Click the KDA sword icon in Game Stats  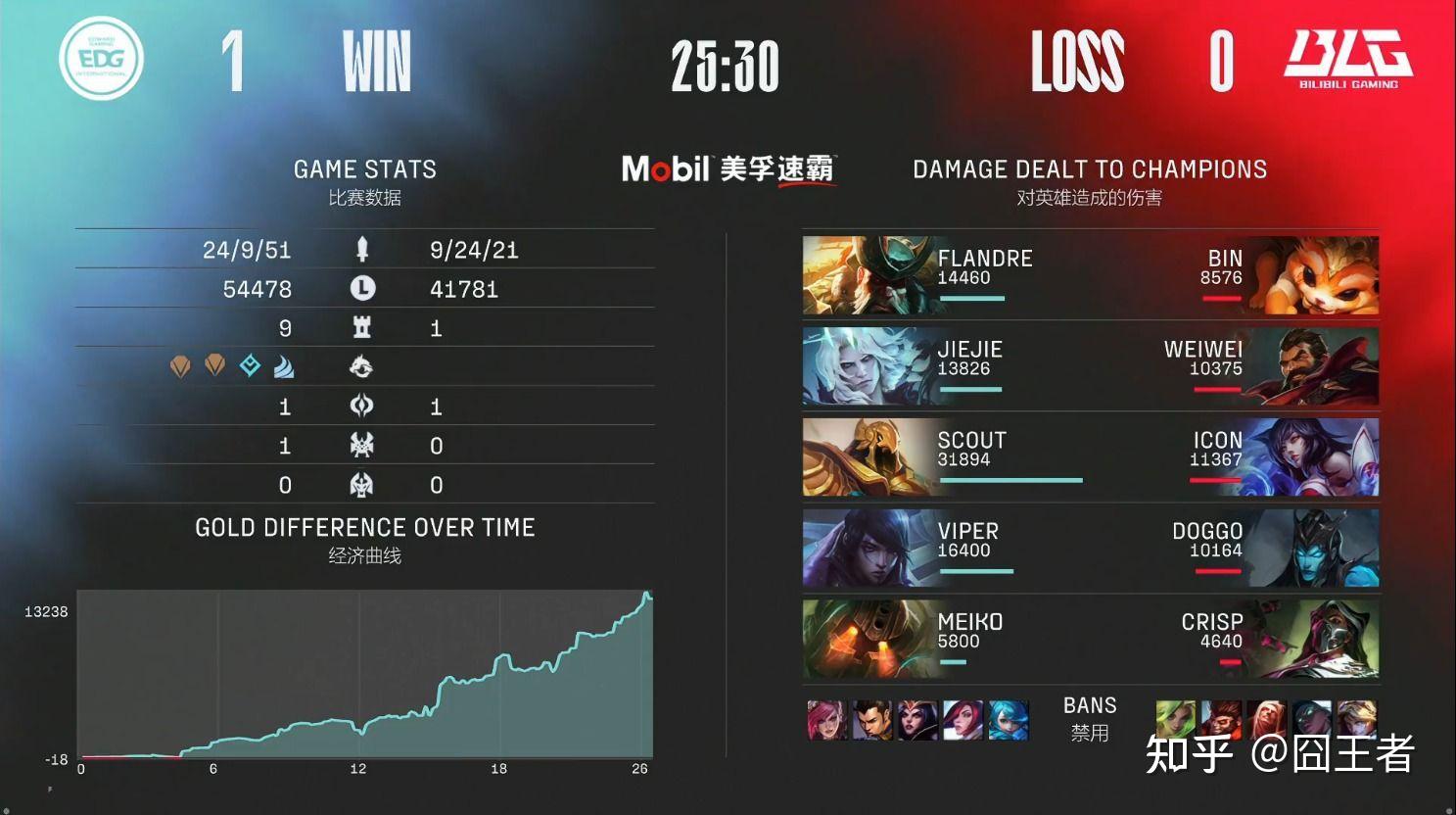pyautogui.click(x=364, y=249)
